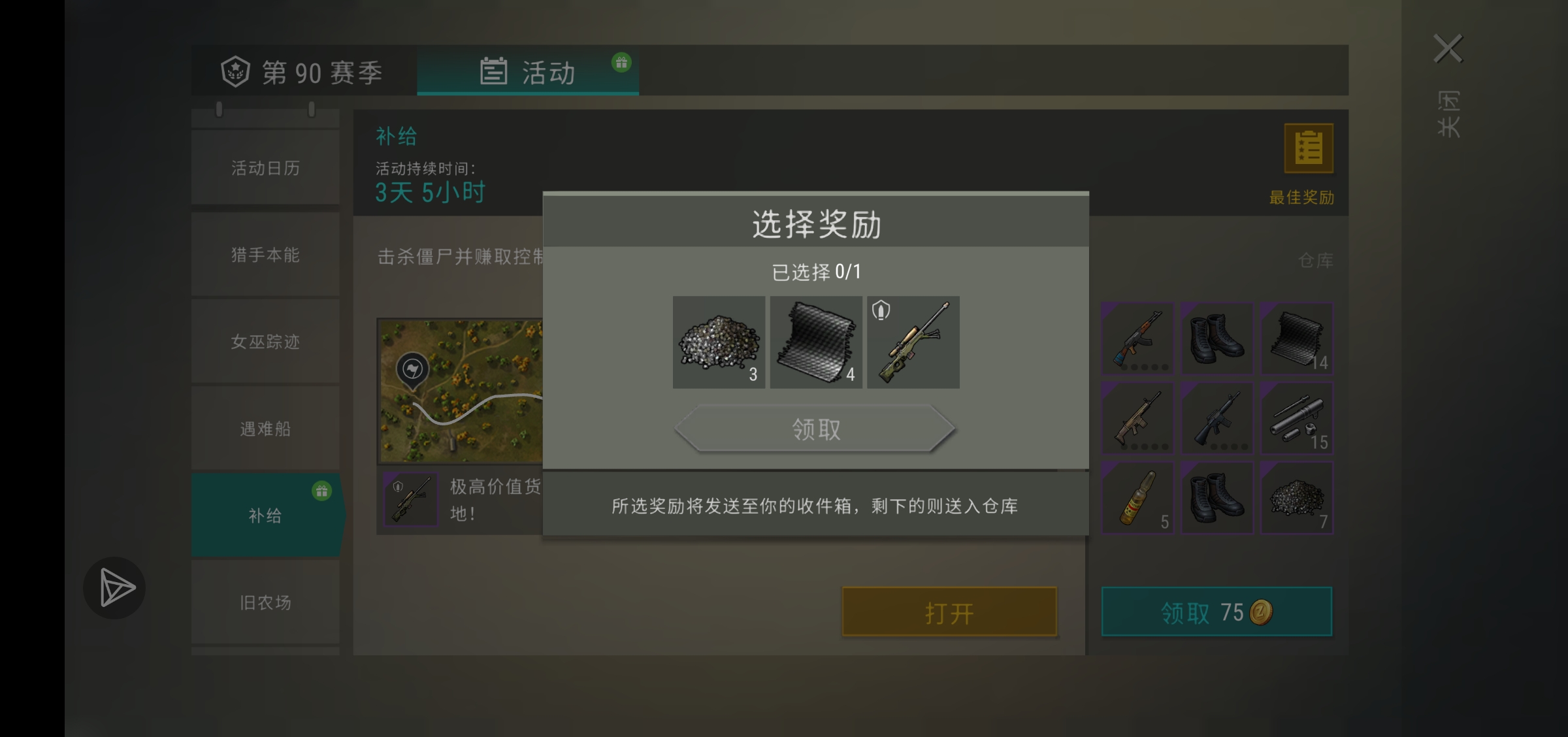Screen dimensions: 1568x737
Task: Click the send arrow icon at bottom left
Action: pyautogui.click(x=115, y=587)
